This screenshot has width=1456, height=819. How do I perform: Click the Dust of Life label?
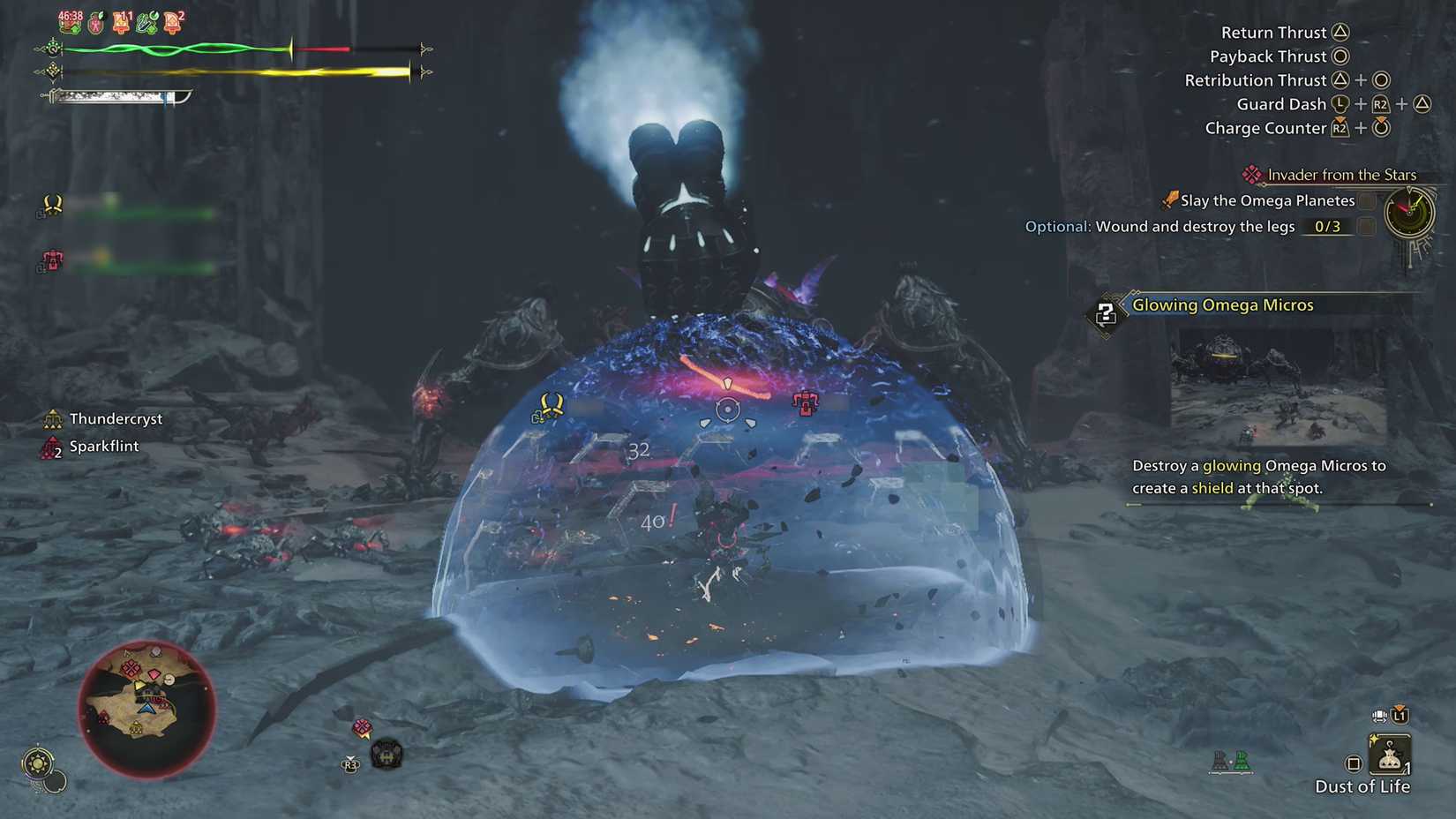tap(1363, 786)
